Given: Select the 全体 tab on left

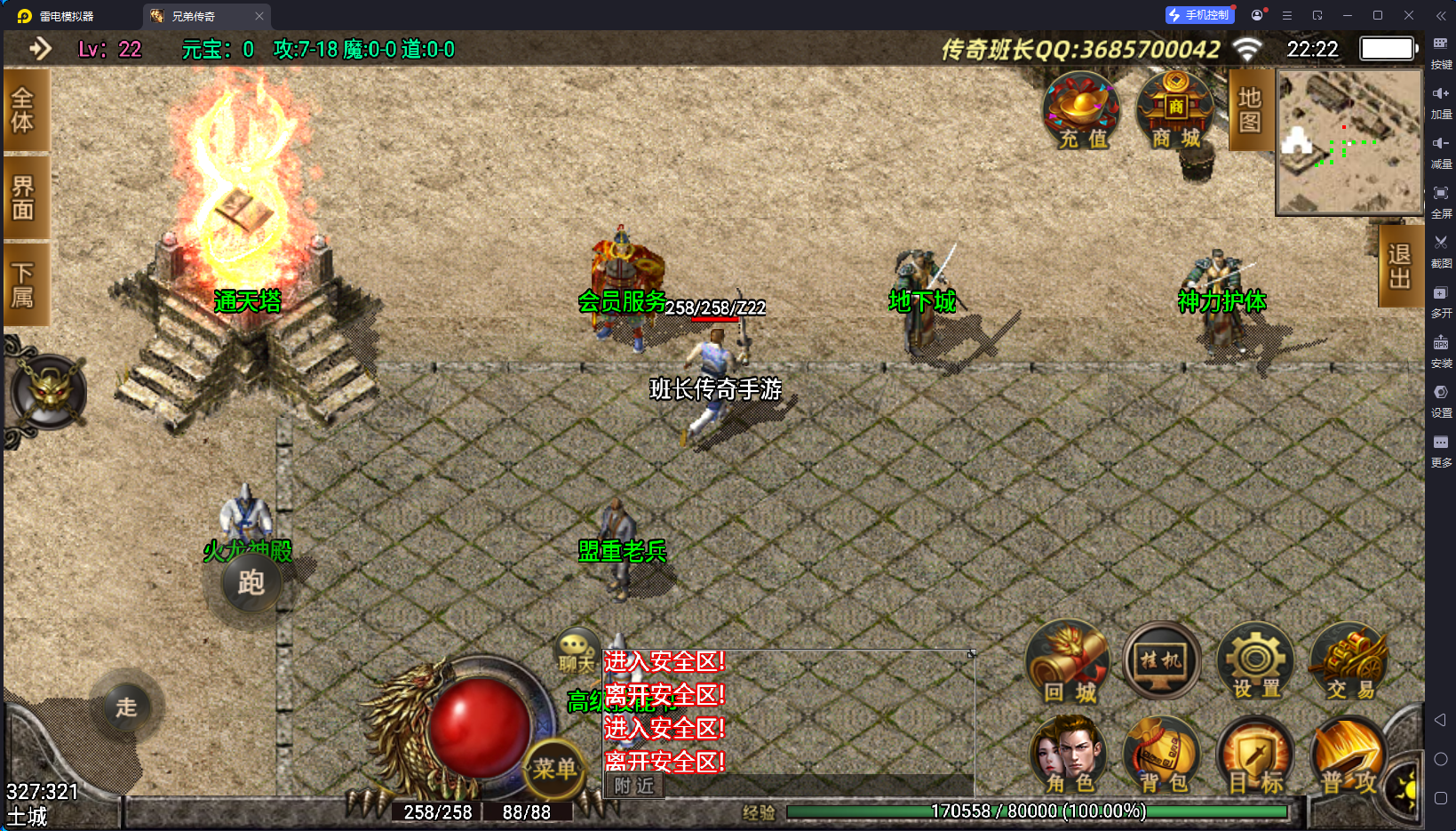Looking at the screenshot, I should pos(24,110).
